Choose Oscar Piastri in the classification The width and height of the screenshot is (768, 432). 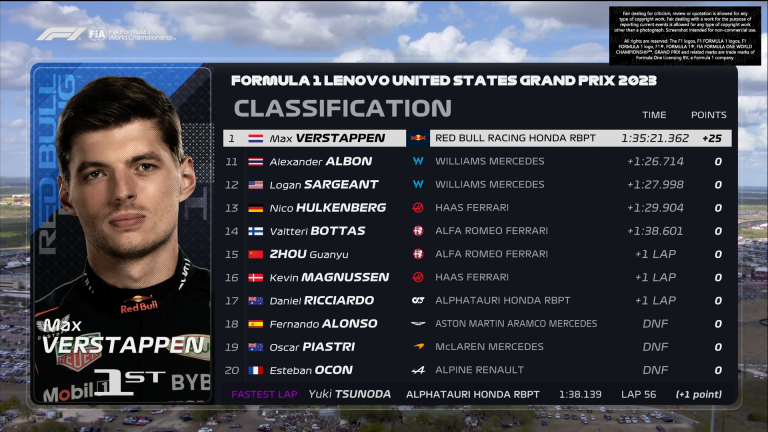tap(476, 347)
